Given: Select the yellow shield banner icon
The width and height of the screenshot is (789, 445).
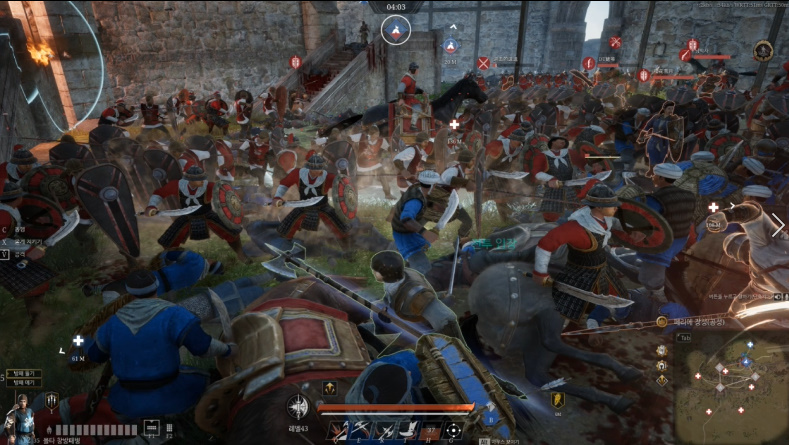Looking at the screenshot, I should tap(557, 400).
